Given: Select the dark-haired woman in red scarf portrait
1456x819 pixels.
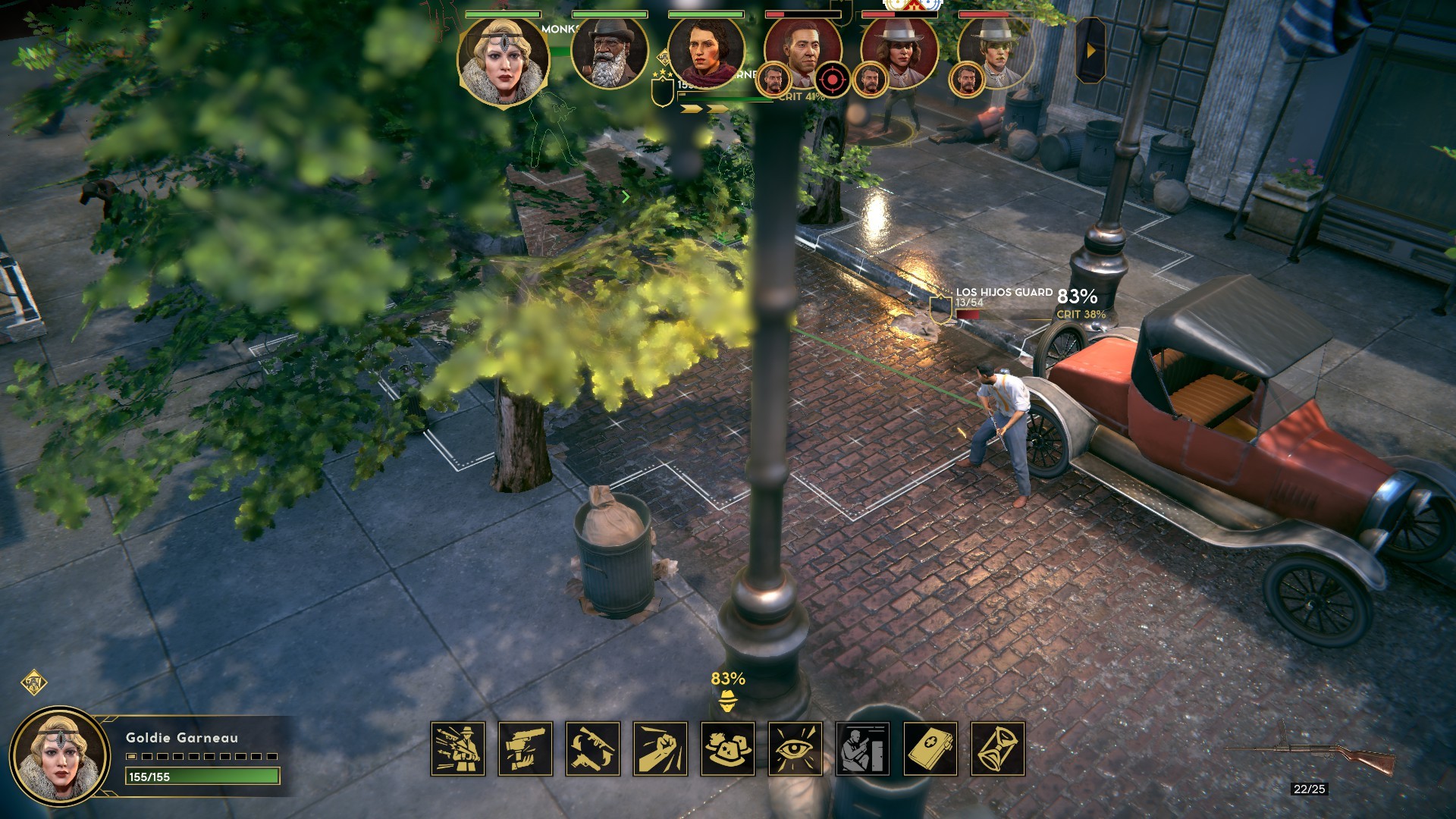Looking at the screenshot, I should pos(705,53).
